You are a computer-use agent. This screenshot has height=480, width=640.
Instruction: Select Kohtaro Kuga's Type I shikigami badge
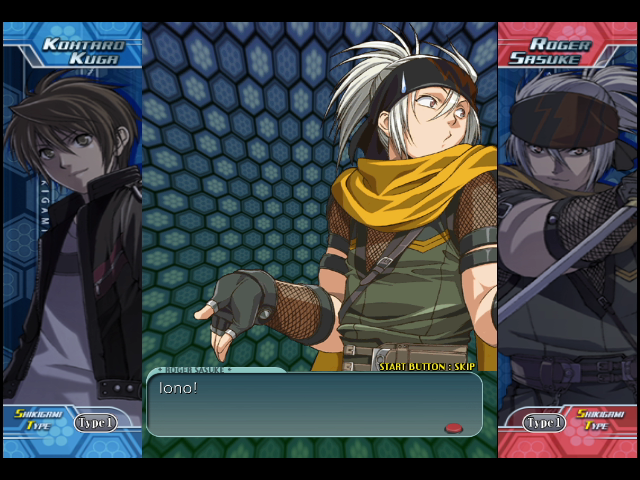pos(95,423)
